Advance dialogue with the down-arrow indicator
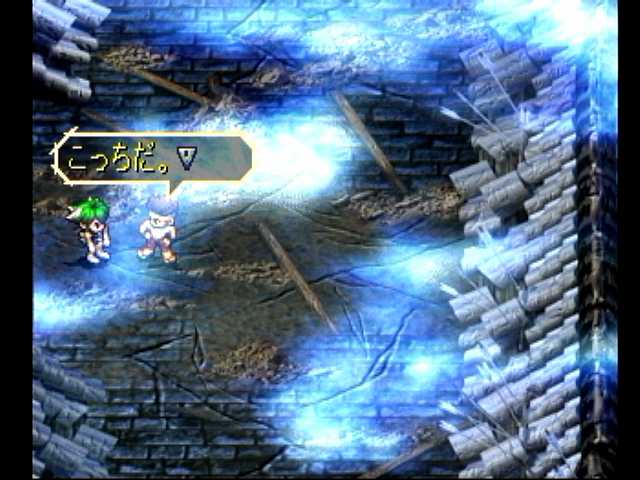 186,155
